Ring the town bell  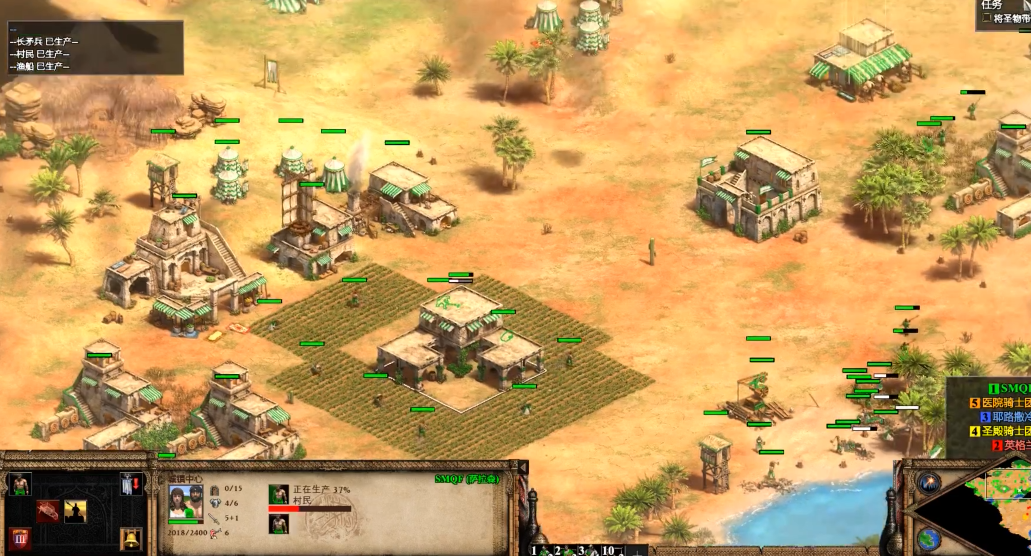point(130,540)
